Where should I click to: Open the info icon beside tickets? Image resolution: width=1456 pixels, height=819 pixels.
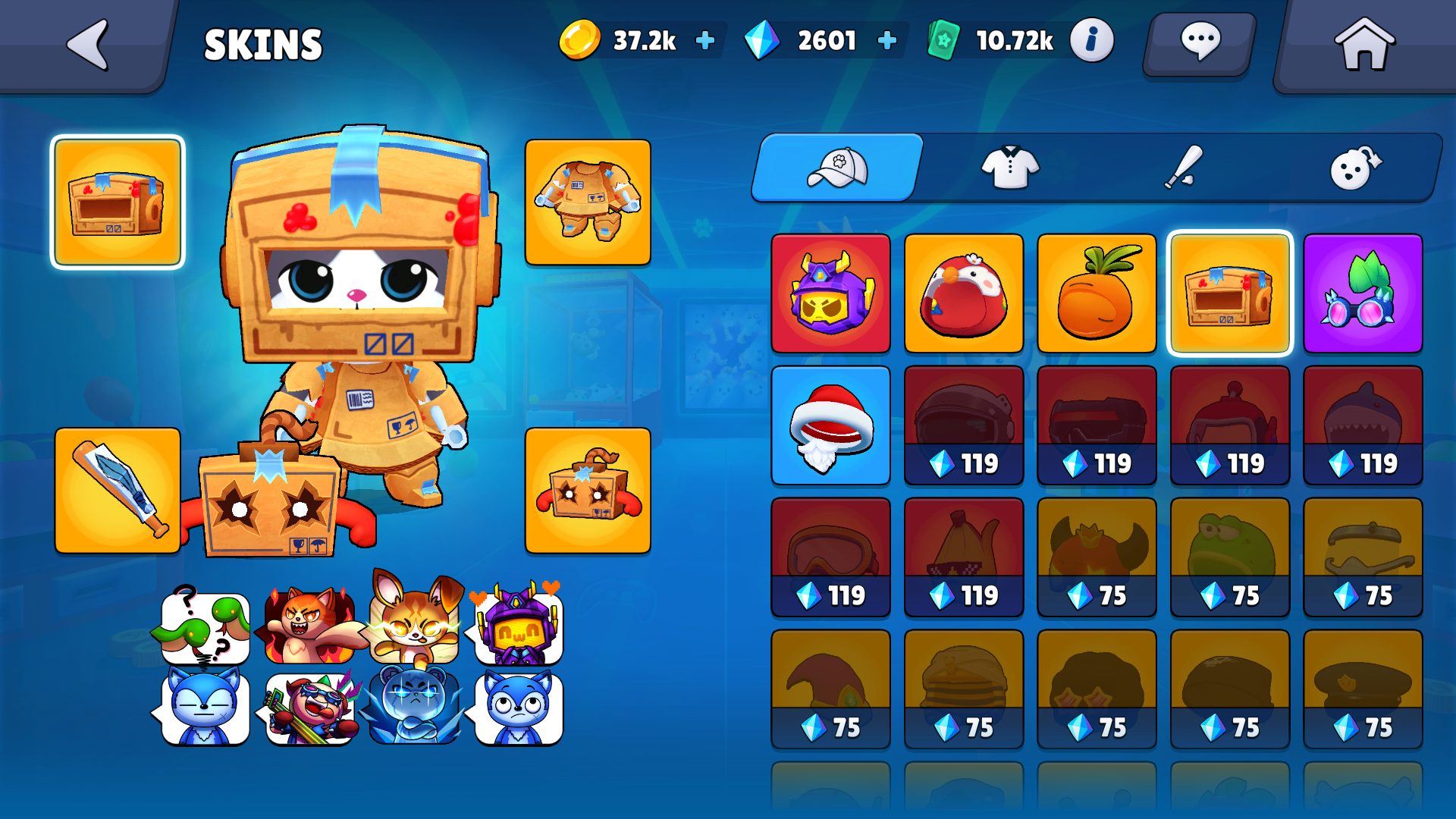(1091, 40)
